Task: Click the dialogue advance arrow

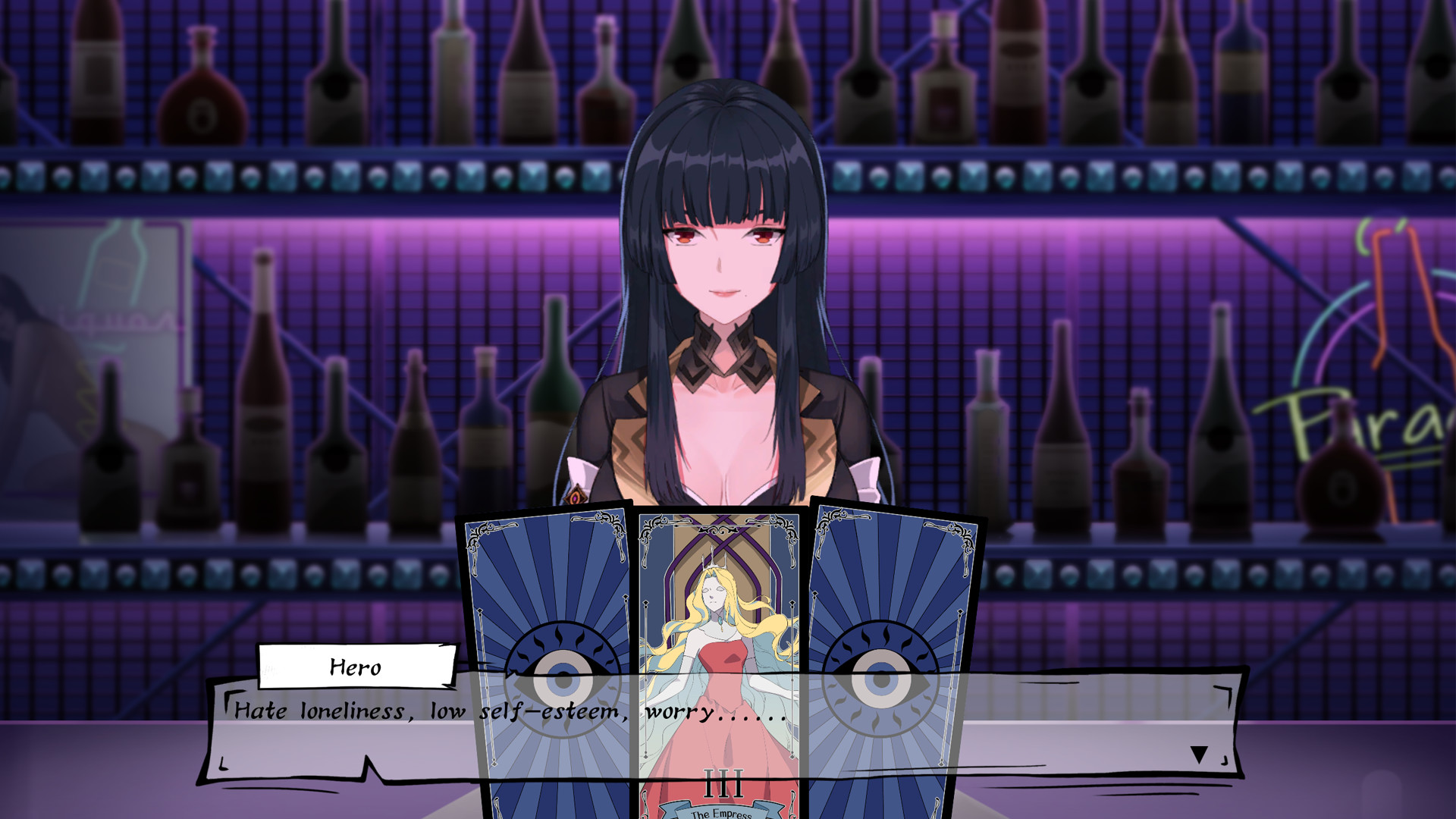Action: pos(1198,754)
